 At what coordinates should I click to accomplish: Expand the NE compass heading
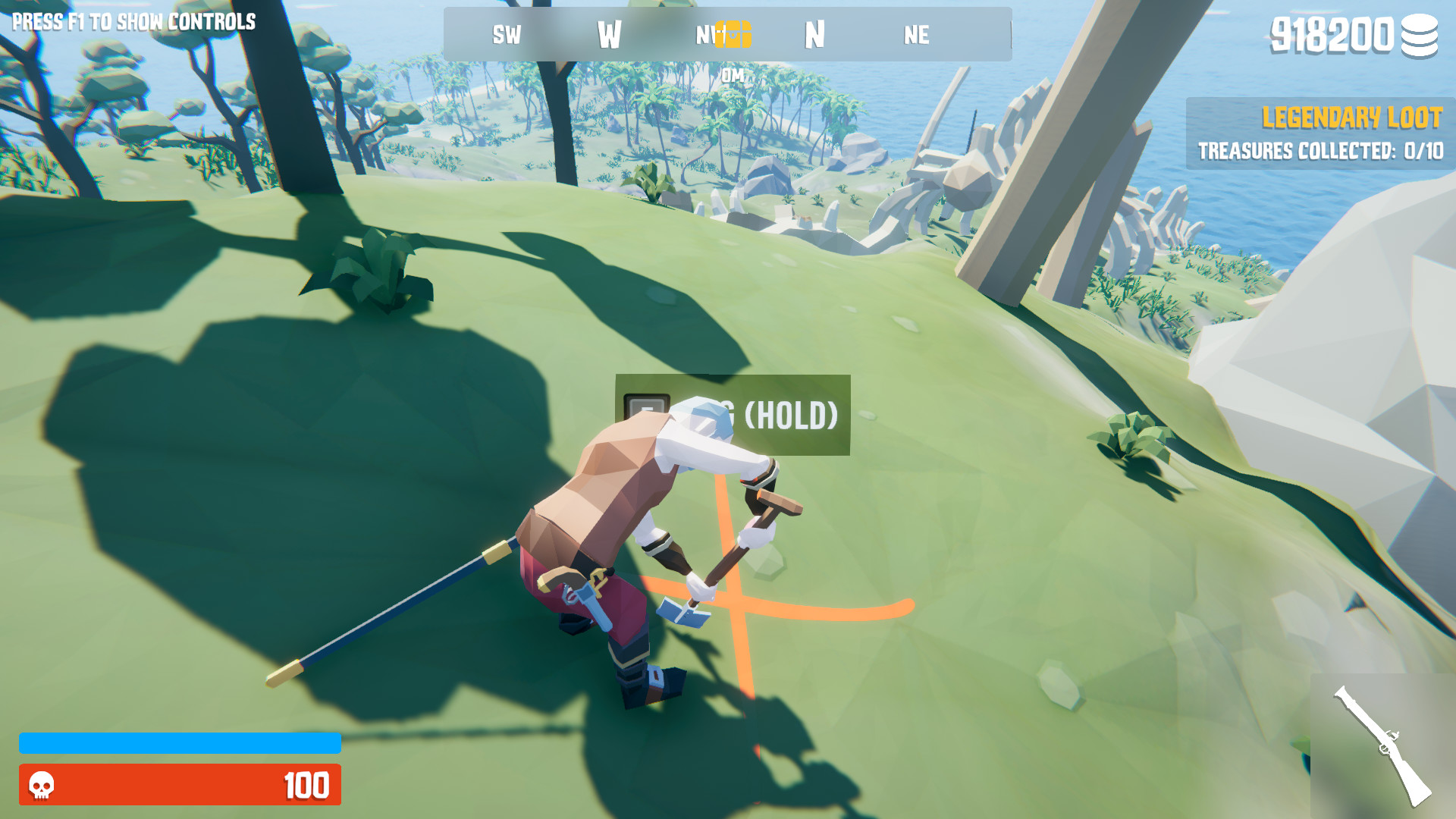tap(916, 34)
